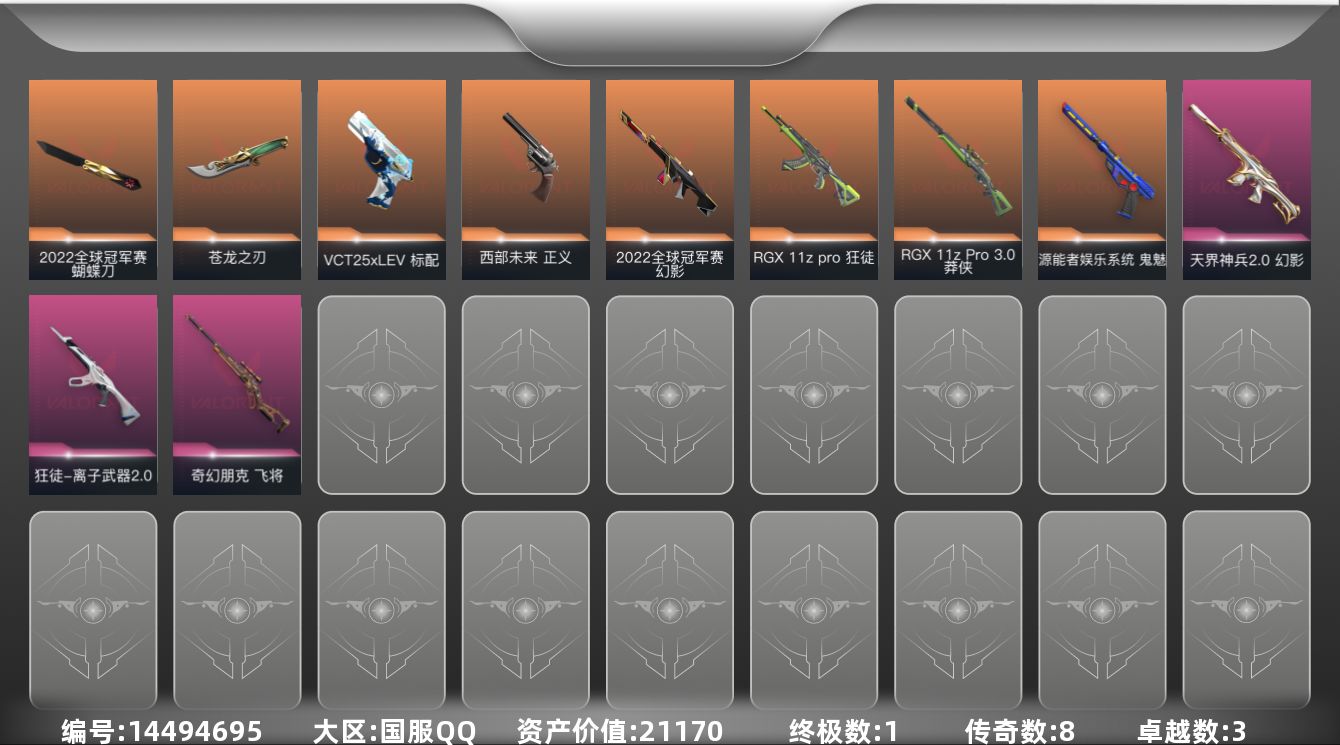
Task: Select the first empty card in bottom row
Action: [93, 610]
